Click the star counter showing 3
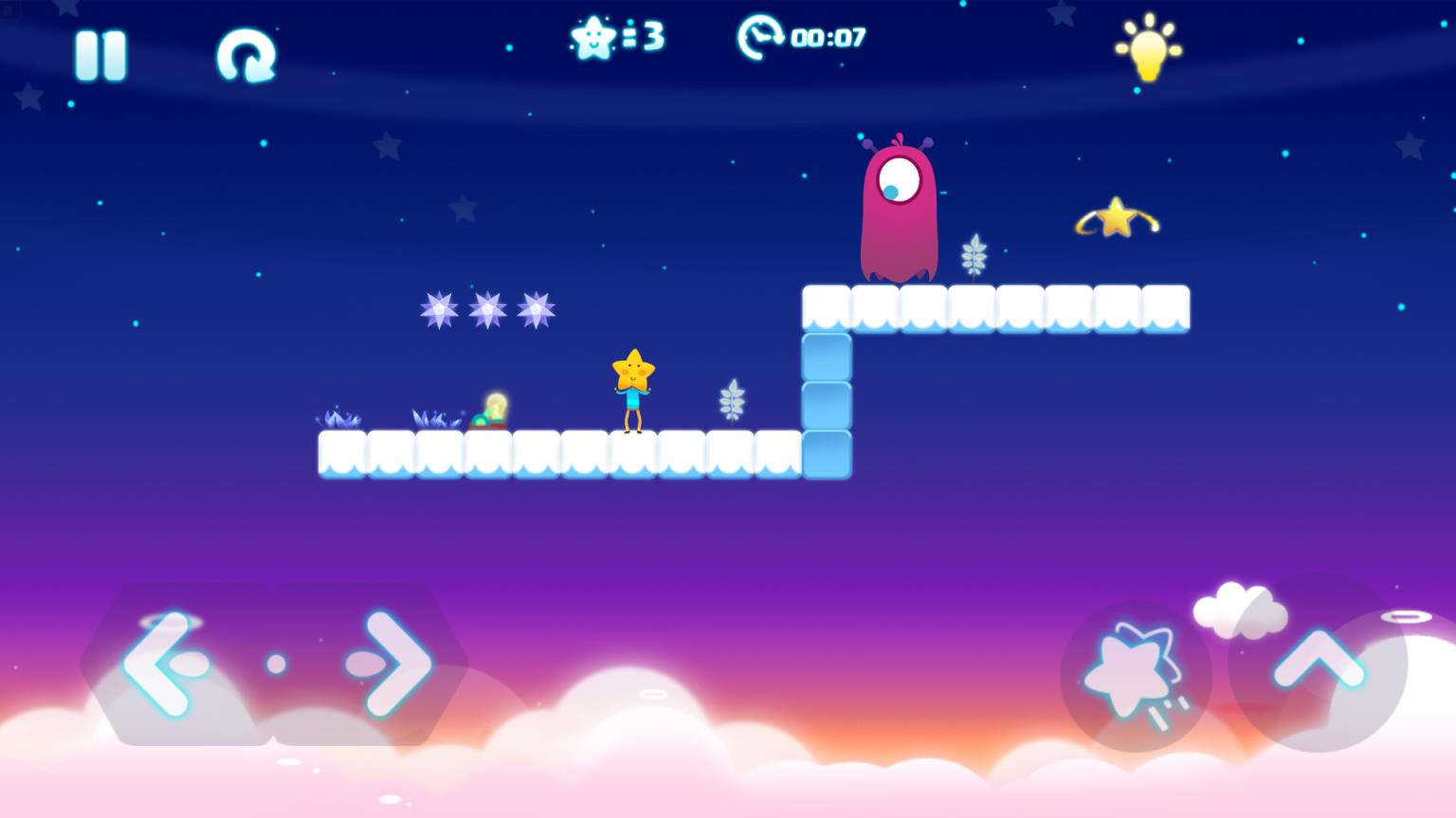 click(x=614, y=36)
